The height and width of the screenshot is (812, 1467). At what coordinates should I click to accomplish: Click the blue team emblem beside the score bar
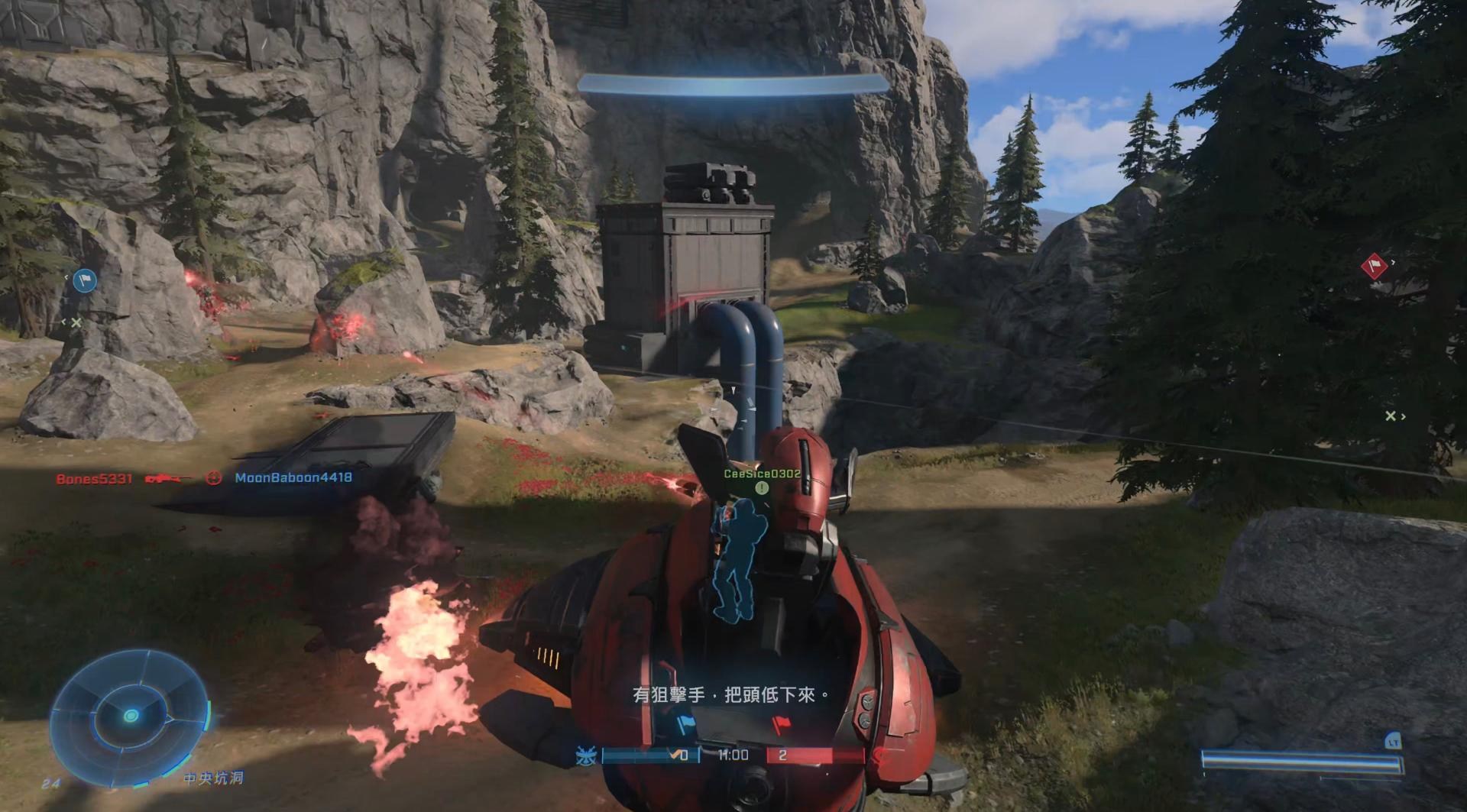tap(587, 755)
